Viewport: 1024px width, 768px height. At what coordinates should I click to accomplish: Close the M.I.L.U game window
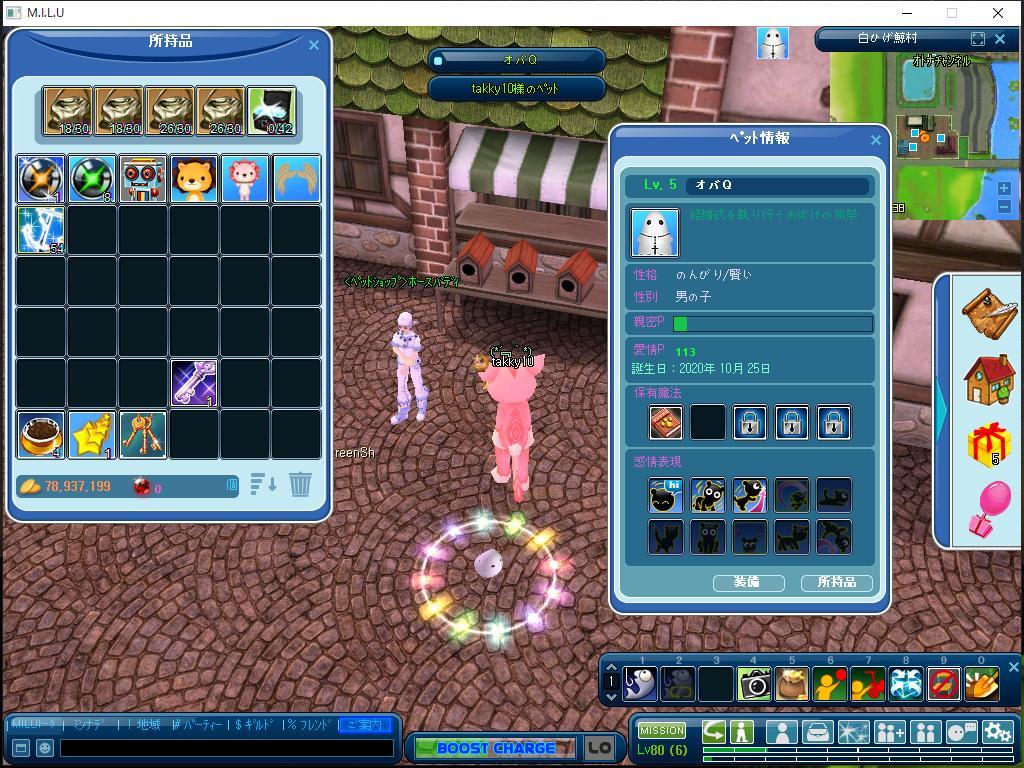click(998, 13)
